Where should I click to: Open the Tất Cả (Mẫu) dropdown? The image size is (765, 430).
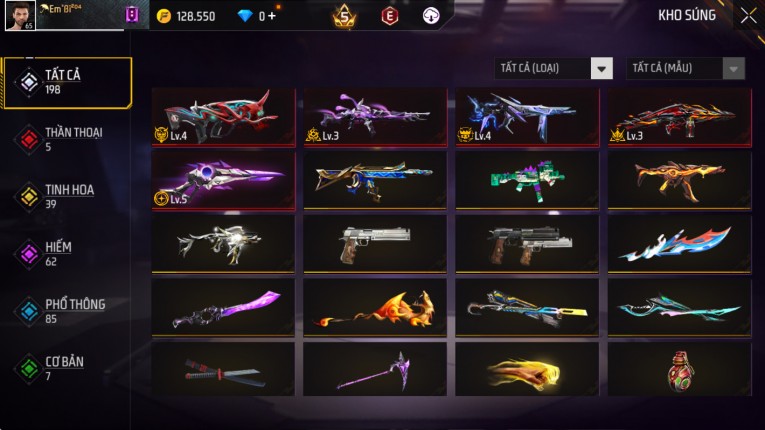[686, 69]
